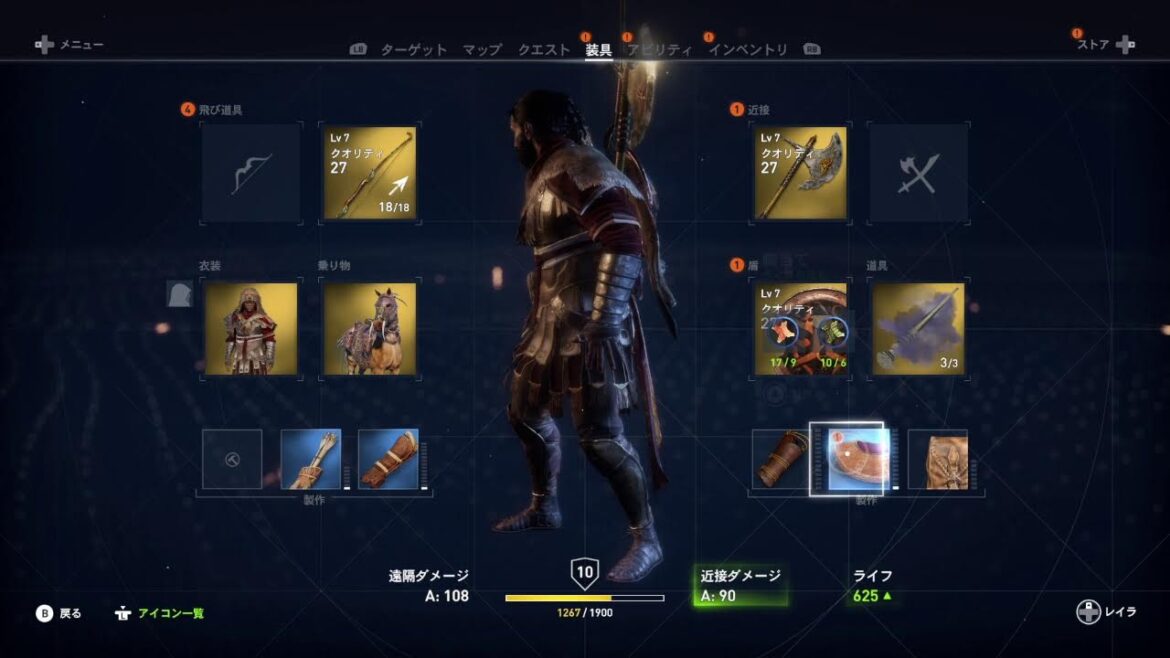Open the 道具 tool slot
The image size is (1170, 658).
917,329
